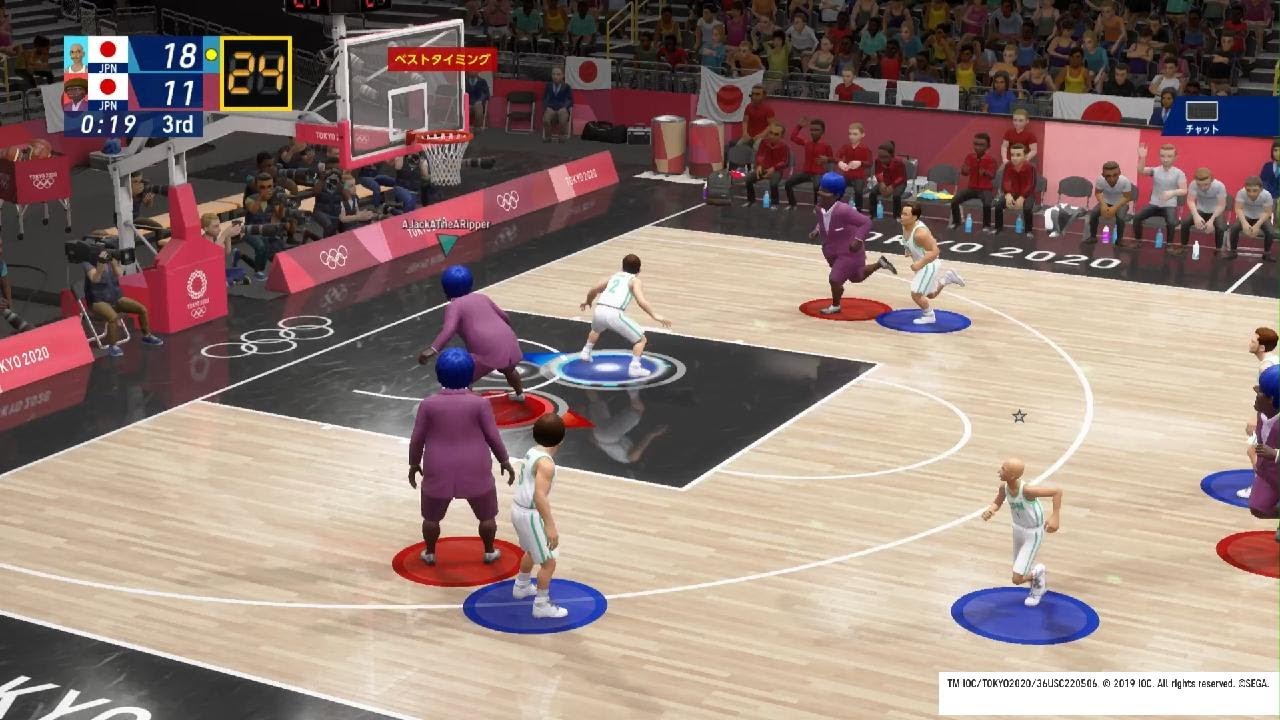Viewport: 1280px width, 720px height.
Task: Select the brown-haired player avatar on scoreboard
Action: [x=76, y=92]
